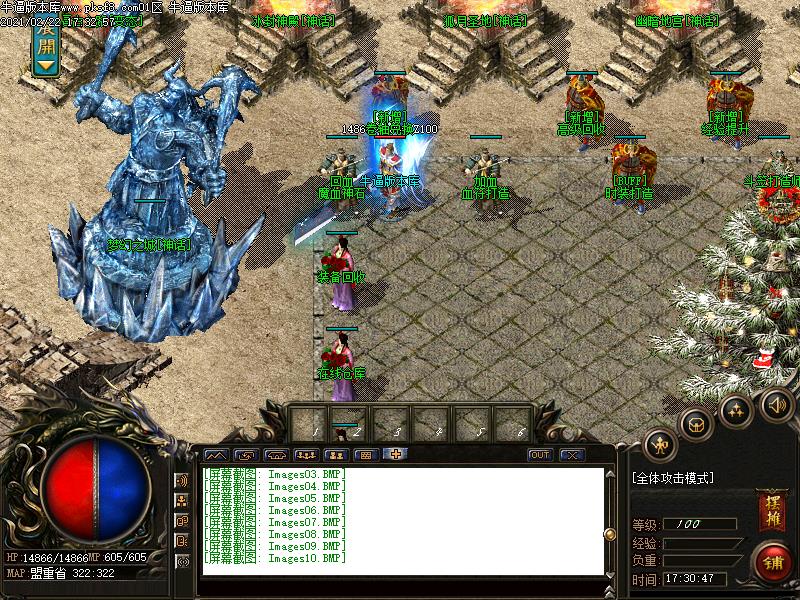Expand the 展開 panel toggle

[x=45, y=50]
